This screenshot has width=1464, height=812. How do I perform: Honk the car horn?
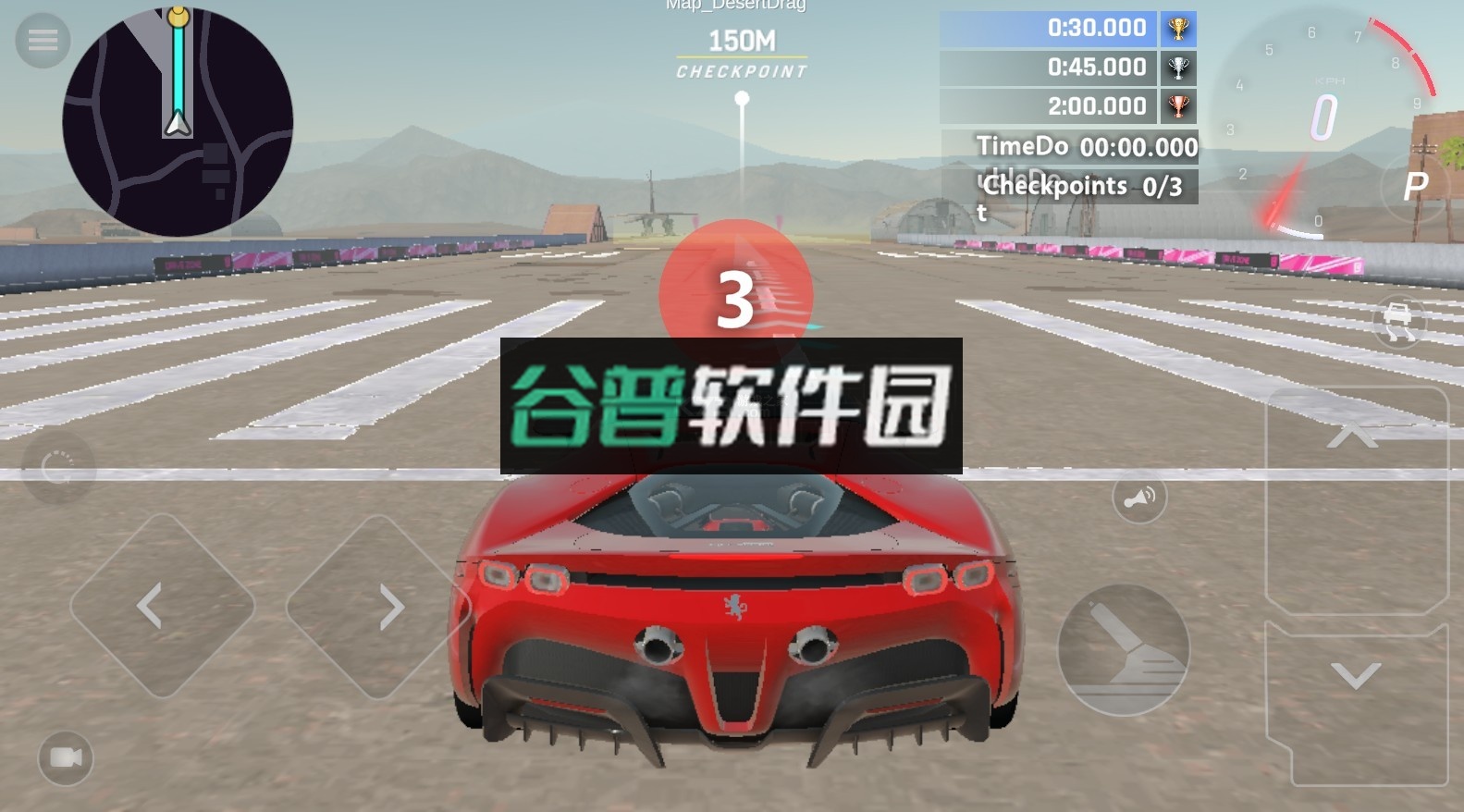[1139, 497]
